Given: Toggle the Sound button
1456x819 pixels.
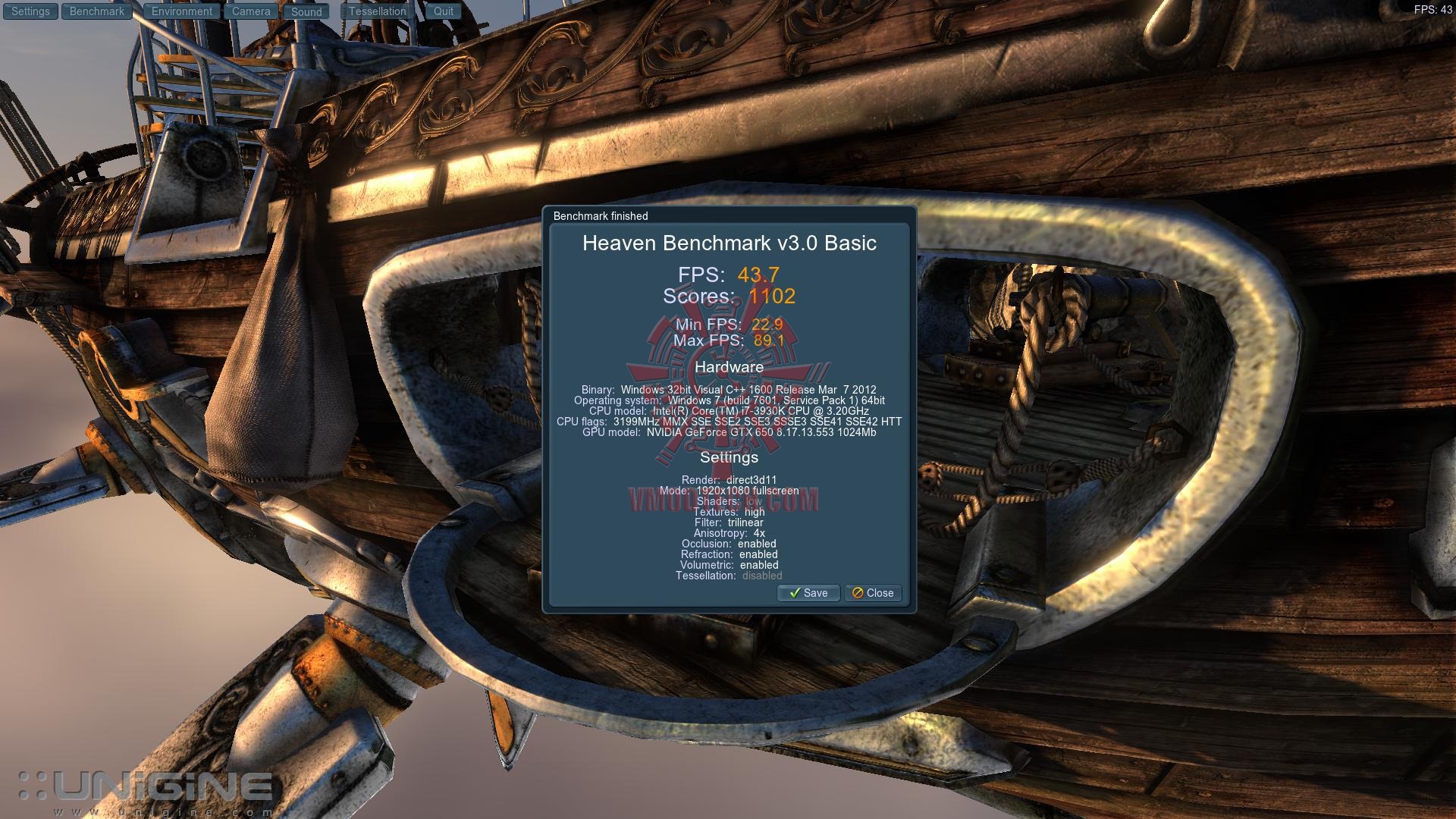Looking at the screenshot, I should pyautogui.click(x=306, y=11).
